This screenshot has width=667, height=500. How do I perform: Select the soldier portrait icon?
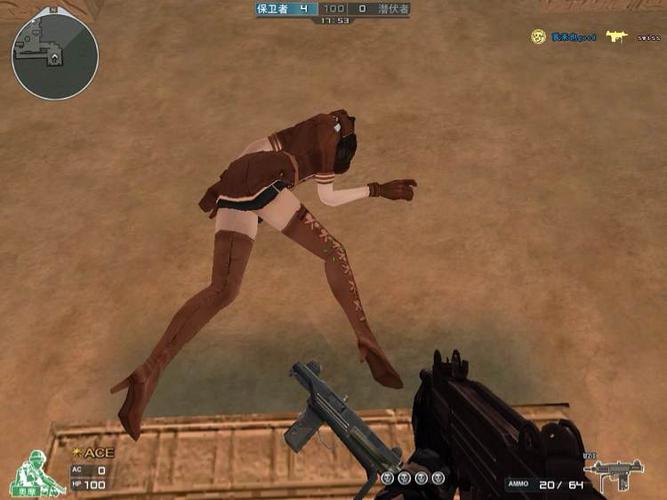coord(37,473)
